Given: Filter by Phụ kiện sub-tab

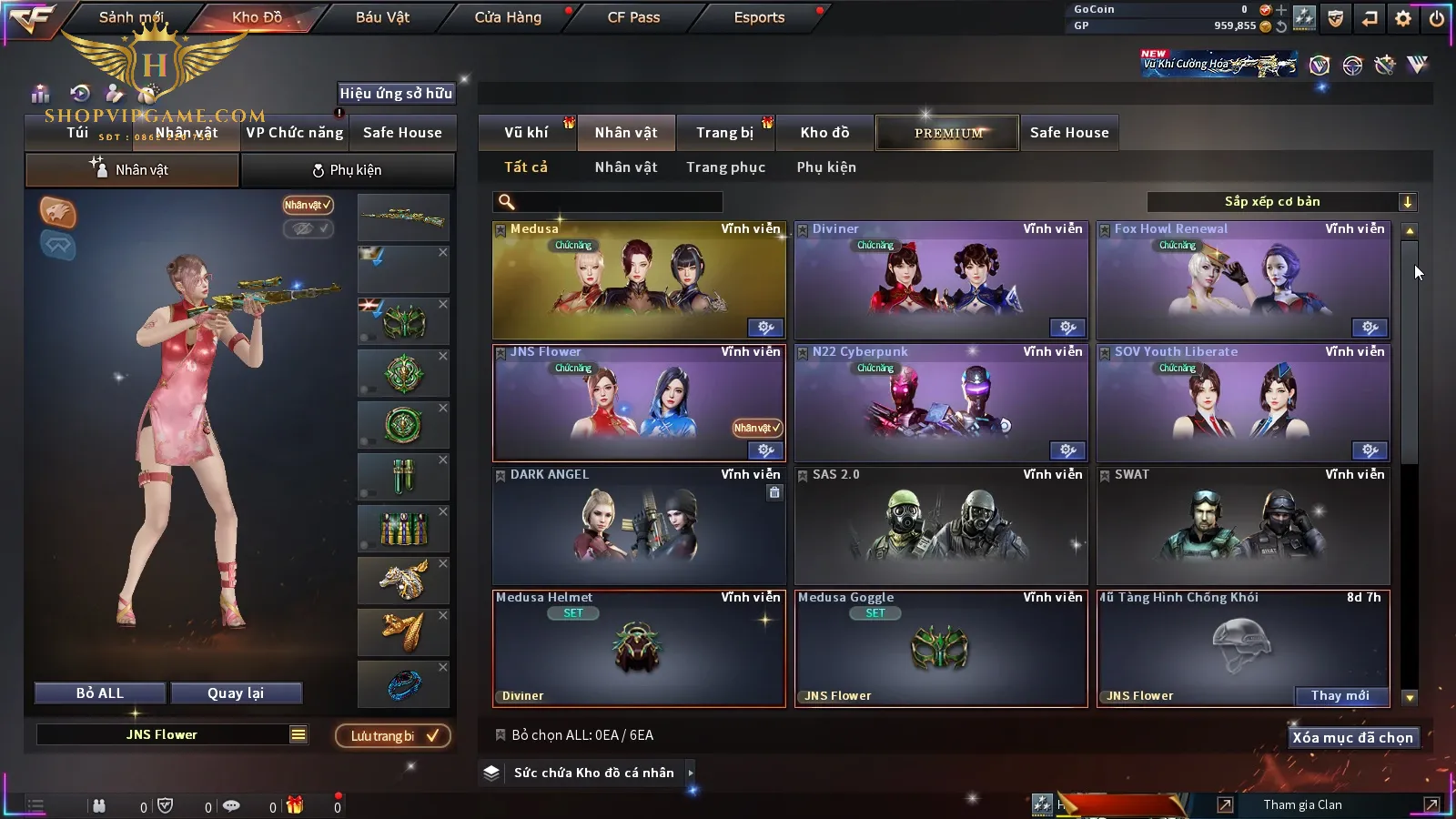Looking at the screenshot, I should 826,167.
